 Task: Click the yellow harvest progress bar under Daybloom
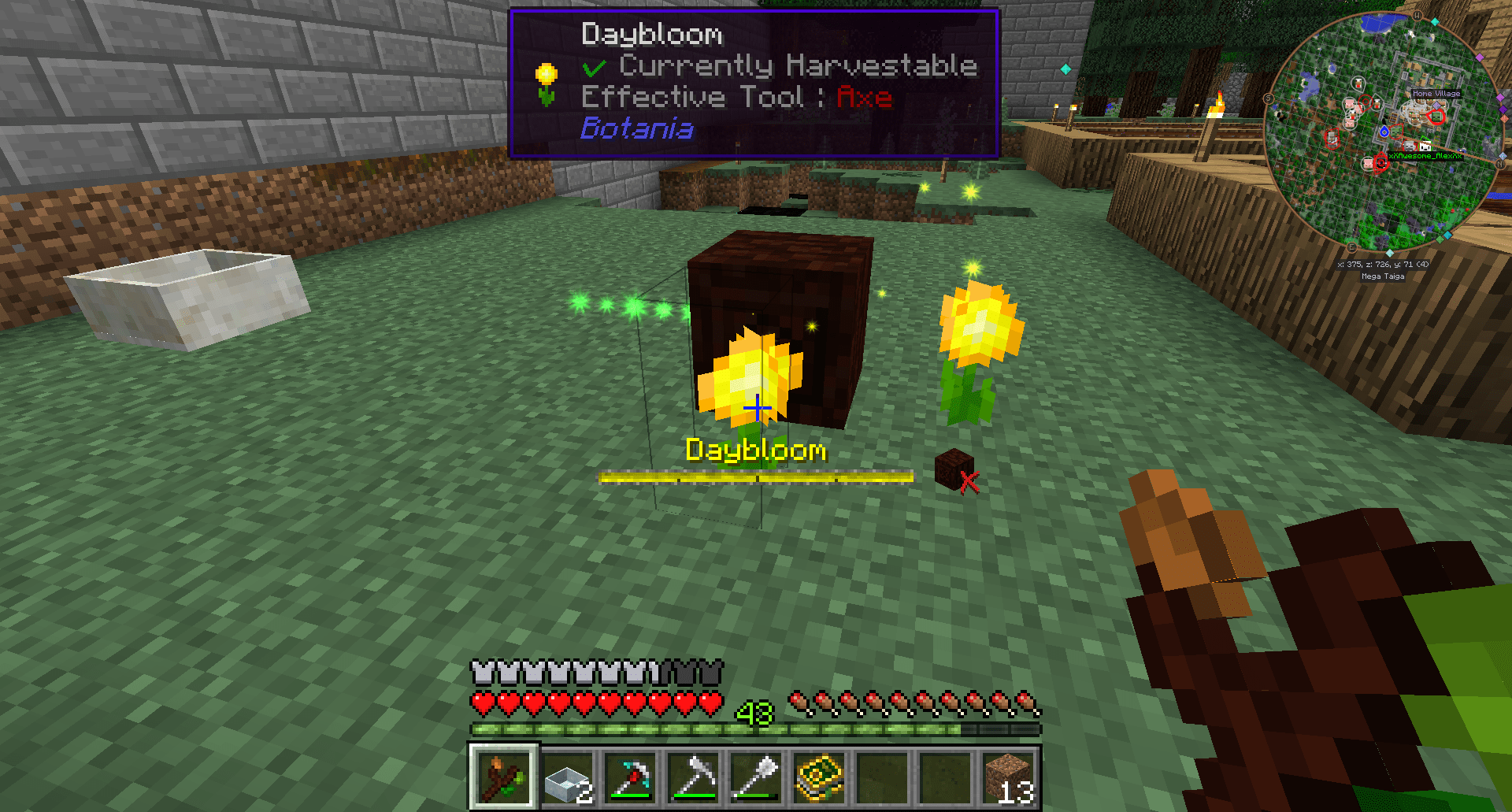click(754, 476)
